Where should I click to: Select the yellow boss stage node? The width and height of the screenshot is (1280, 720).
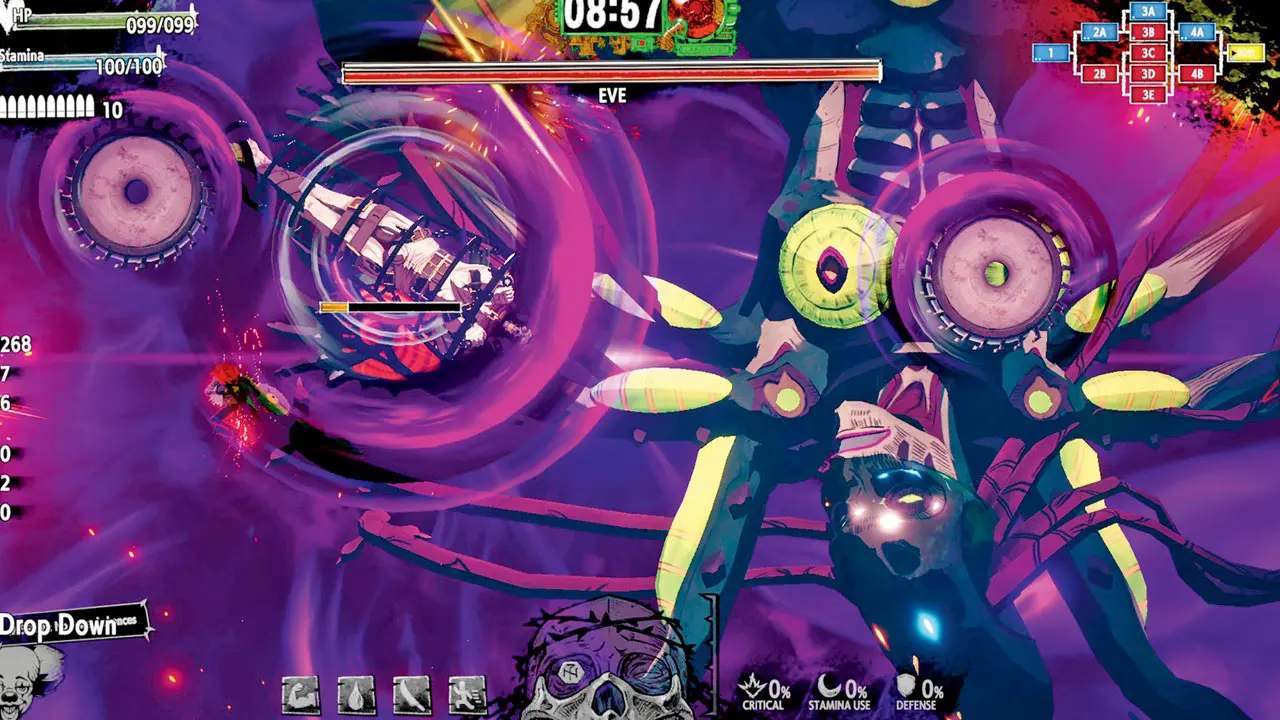(x=1245, y=53)
